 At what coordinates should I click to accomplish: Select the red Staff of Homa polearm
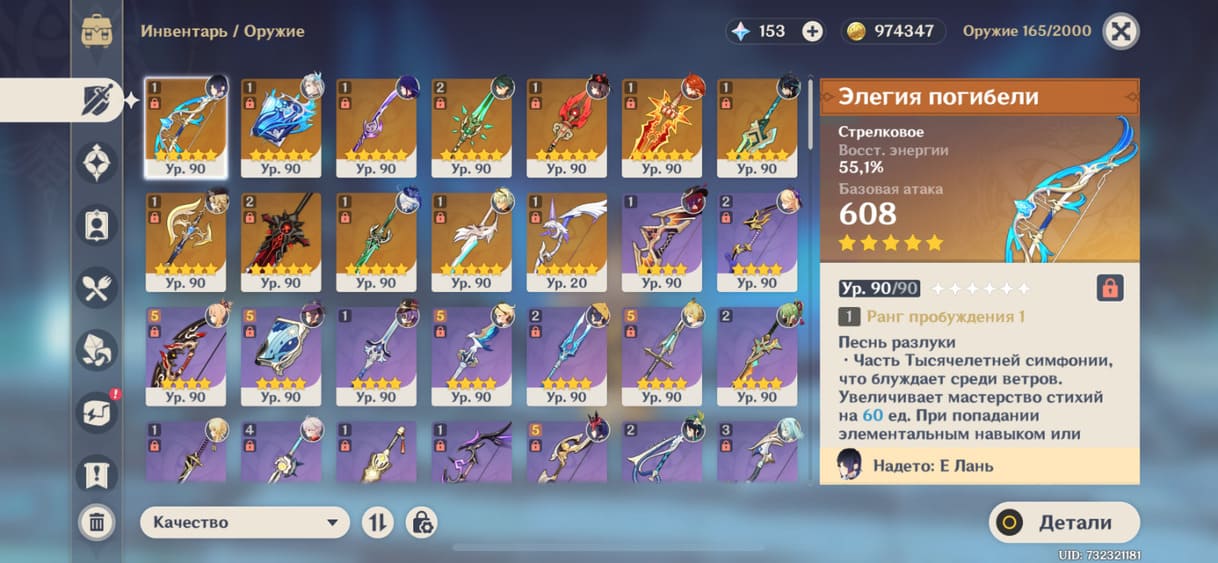[x=567, y=127]
